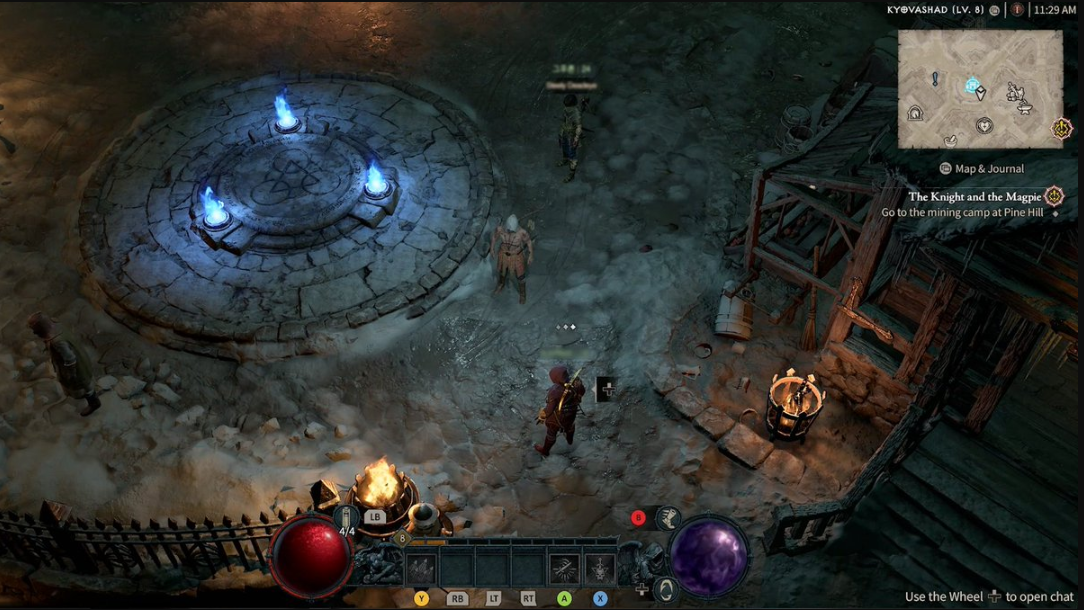Select the waypoint marker on the minimap

click(x=971, y=86)
